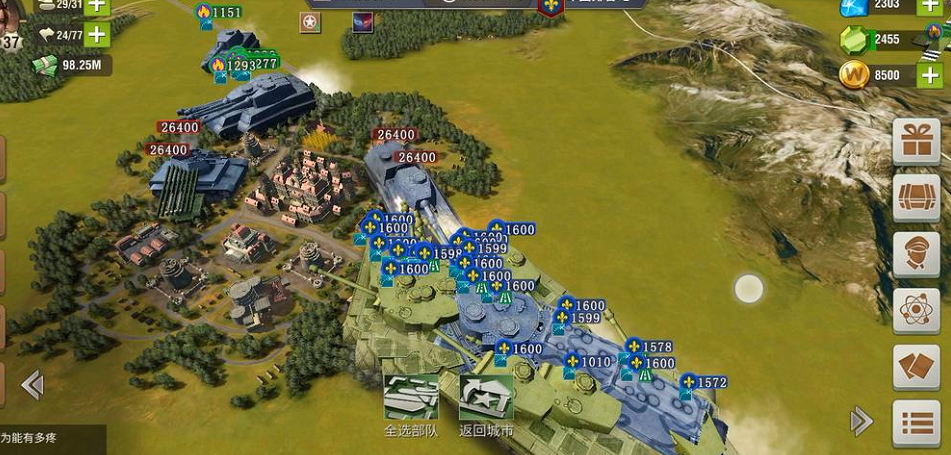Open the gift box menu
Image resolution: width=951 pixels, height=455 pixels.
pos(916,141)
